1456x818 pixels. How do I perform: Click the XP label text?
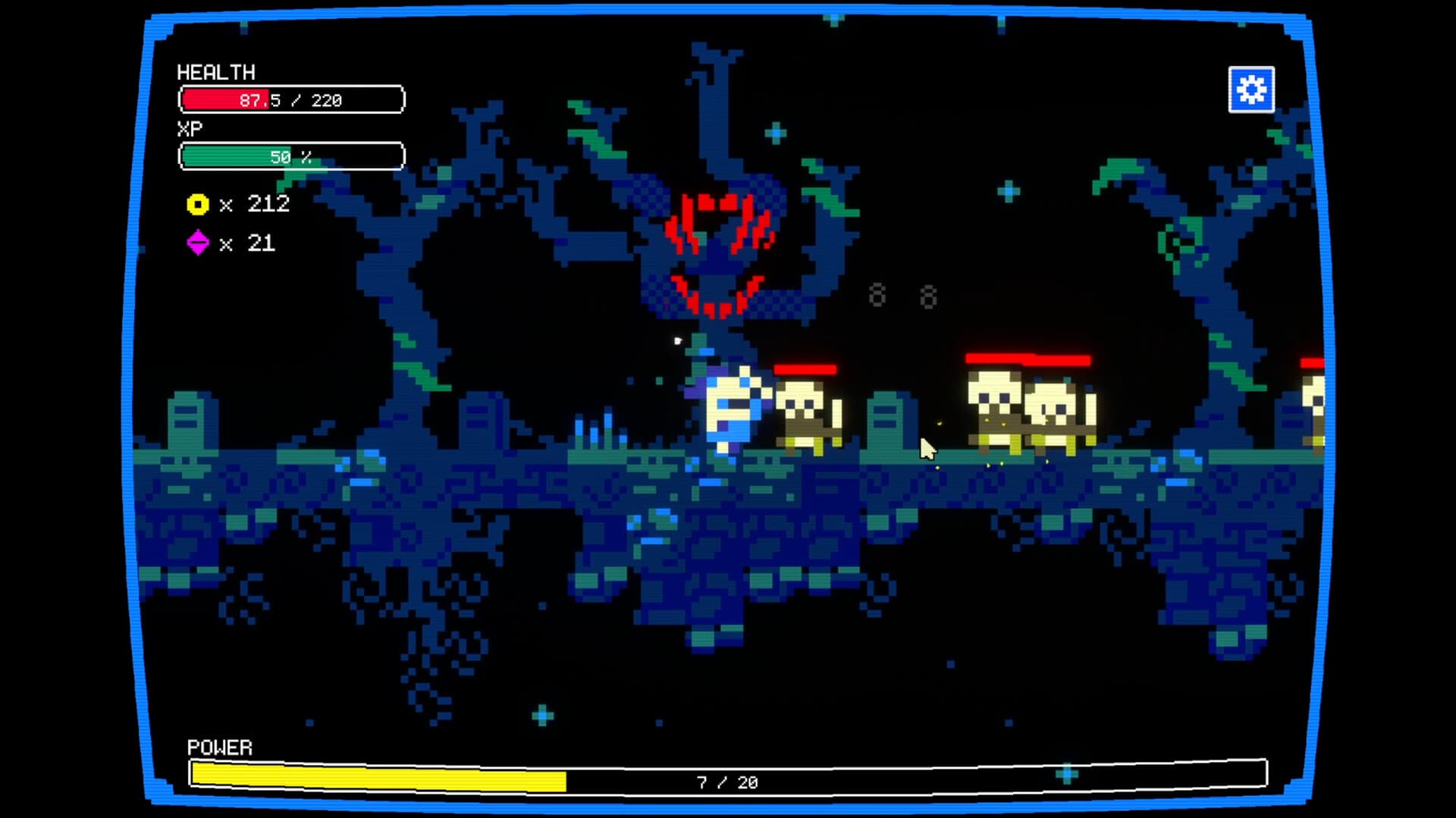tap(190, 130)
